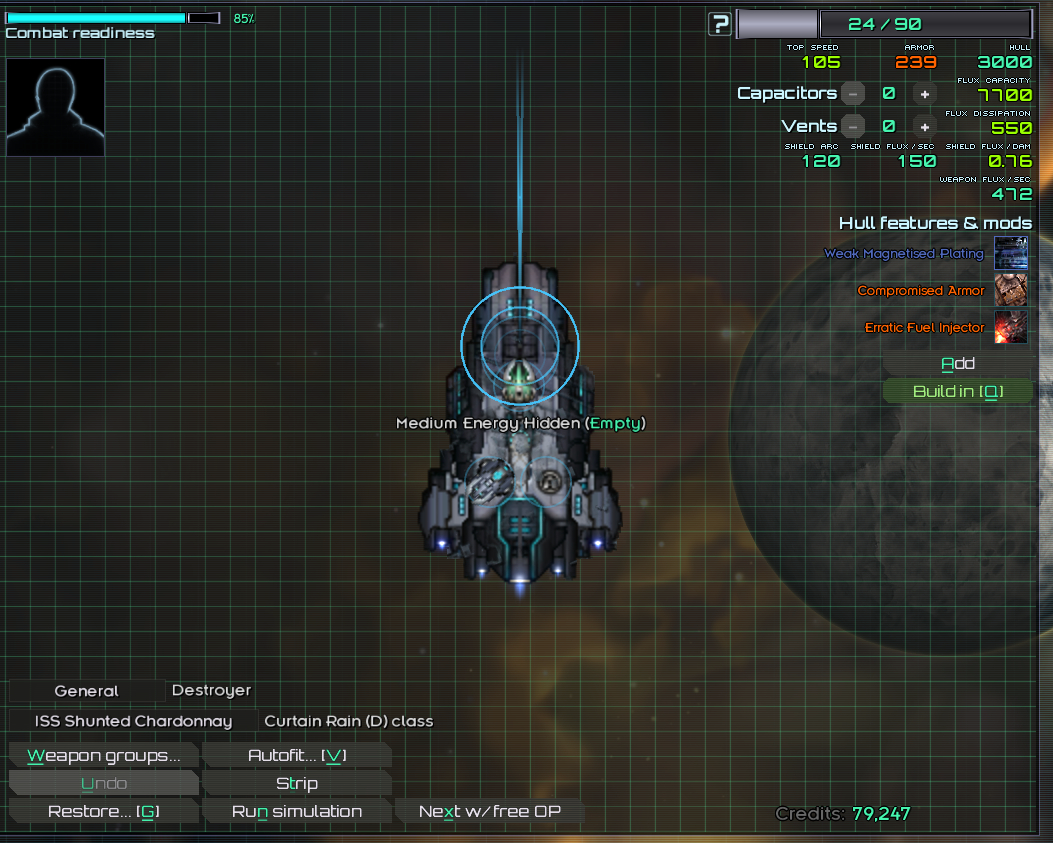Open the question mark help button
Viewport: 1053px width, 843px height.
719,24
